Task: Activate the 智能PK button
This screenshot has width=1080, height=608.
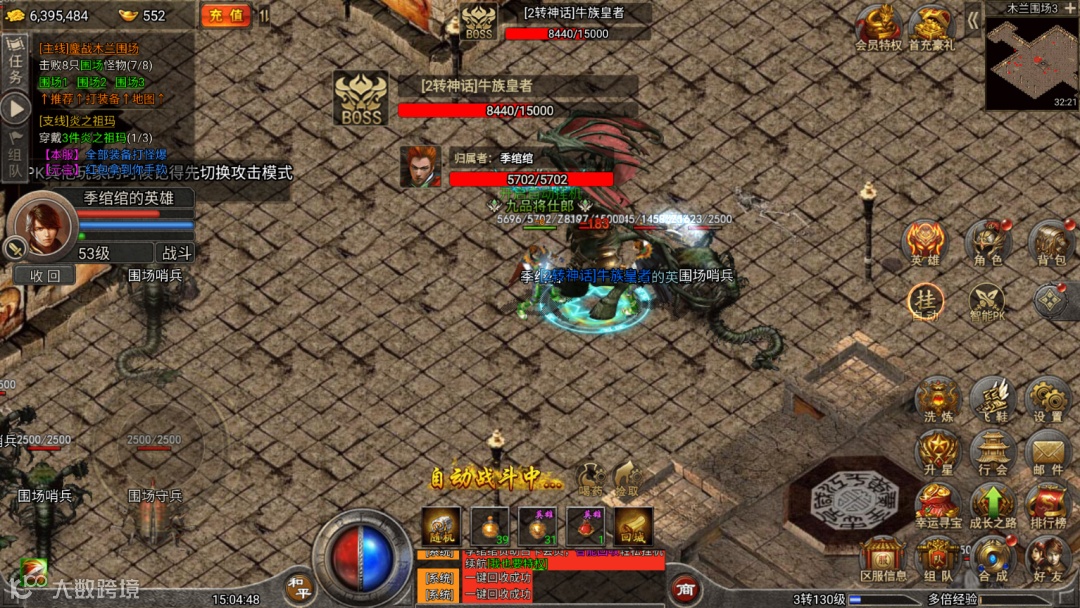Action: click(986, 302)
